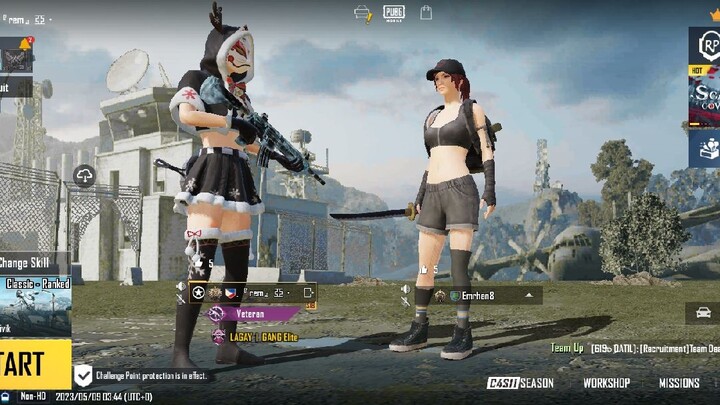Open the Missions menu

[x=679, y=383]
